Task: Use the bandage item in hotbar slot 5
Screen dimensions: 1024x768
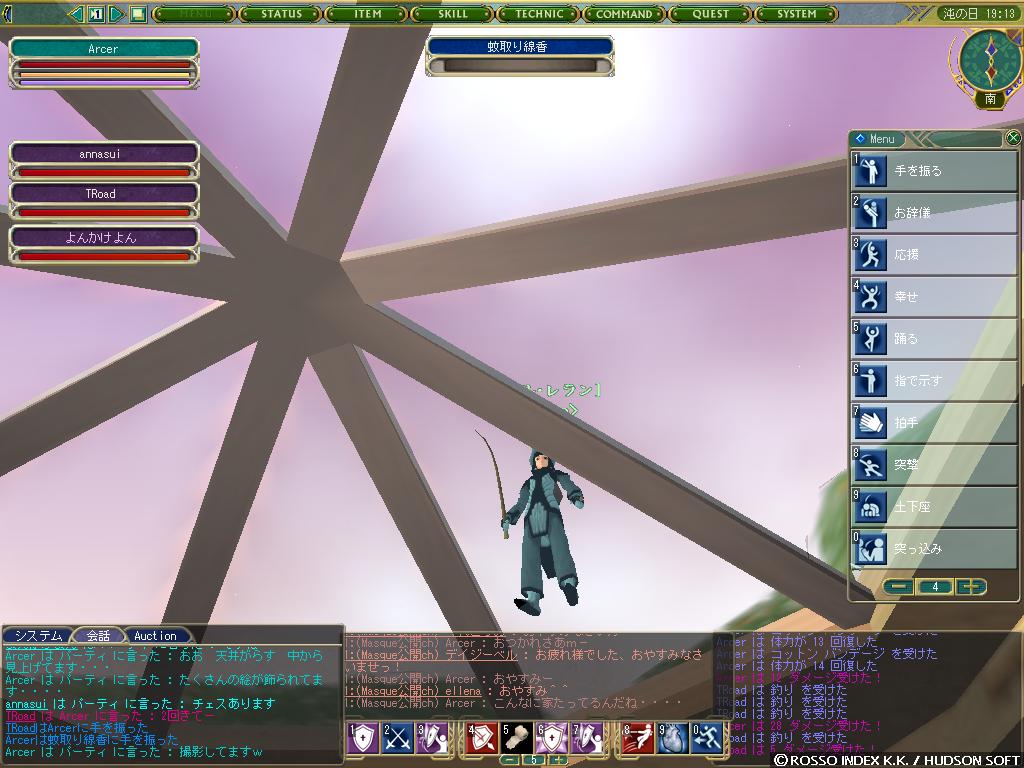Action: (518, 738)
